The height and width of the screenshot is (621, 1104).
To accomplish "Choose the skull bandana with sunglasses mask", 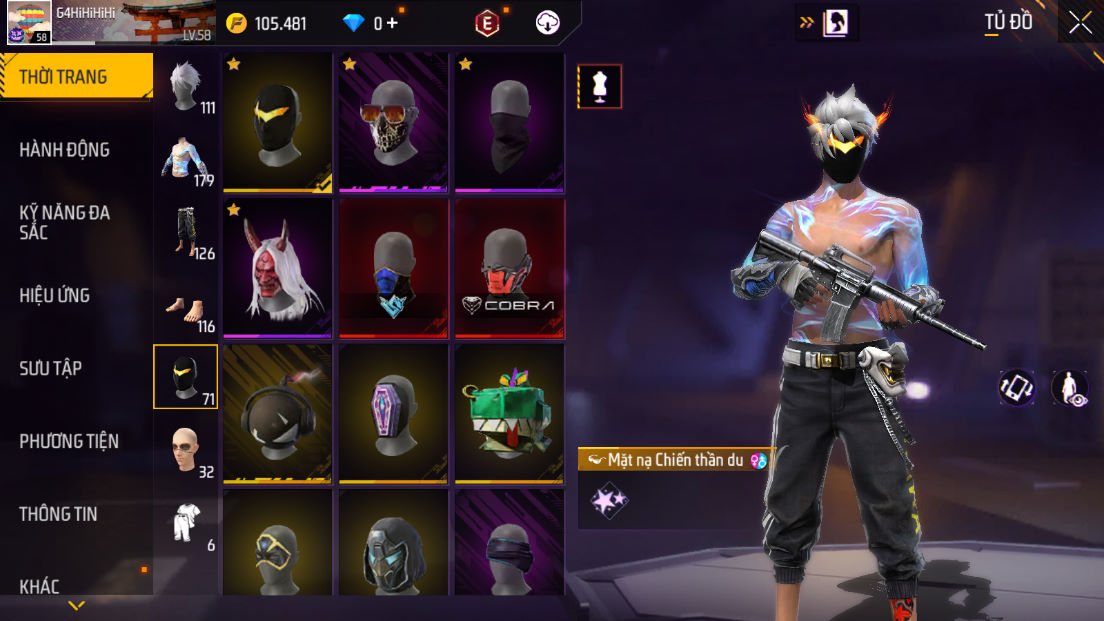I will (x=393, y=122).
